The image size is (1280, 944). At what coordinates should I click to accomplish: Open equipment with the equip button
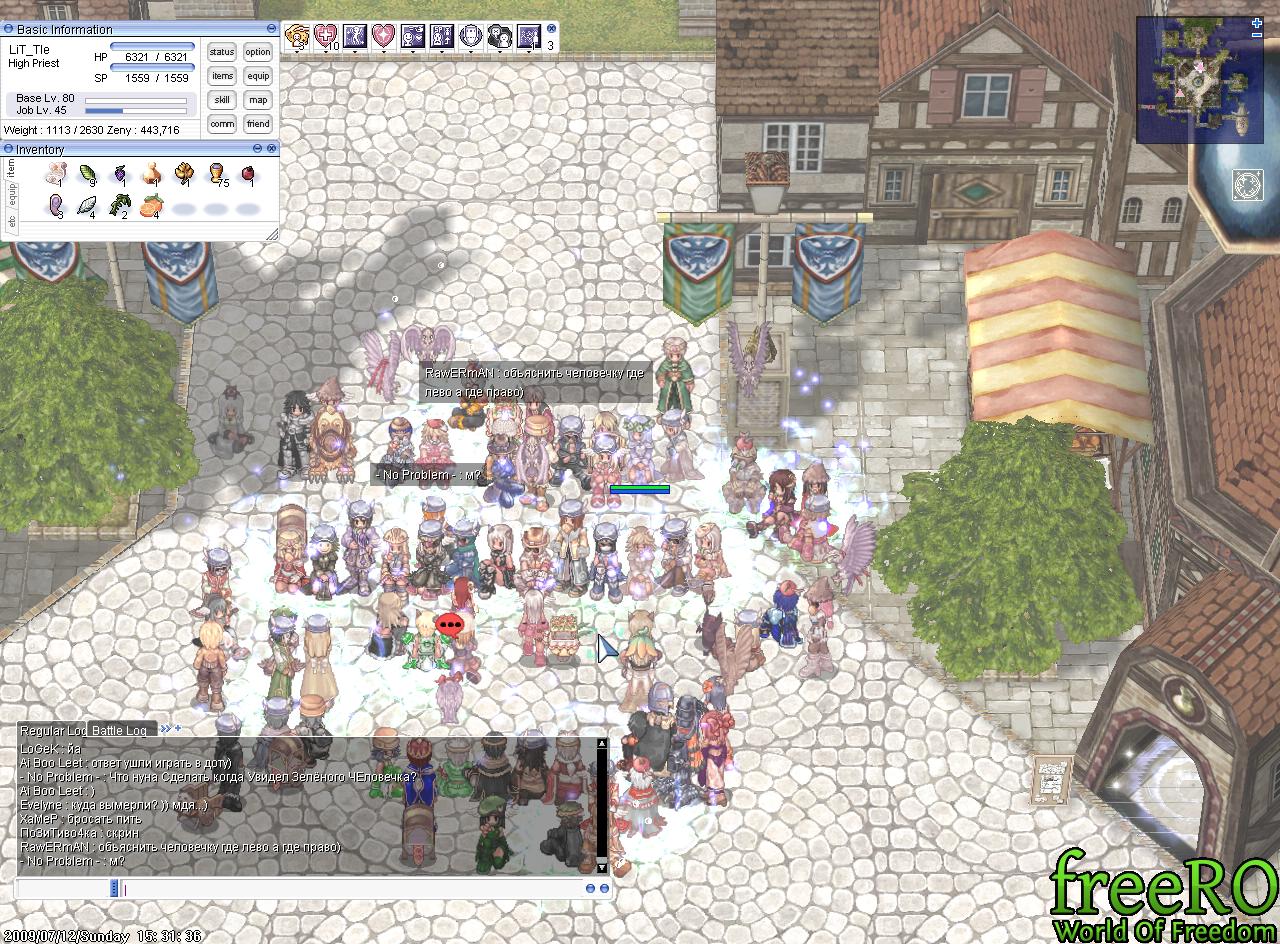pos(258,76)
